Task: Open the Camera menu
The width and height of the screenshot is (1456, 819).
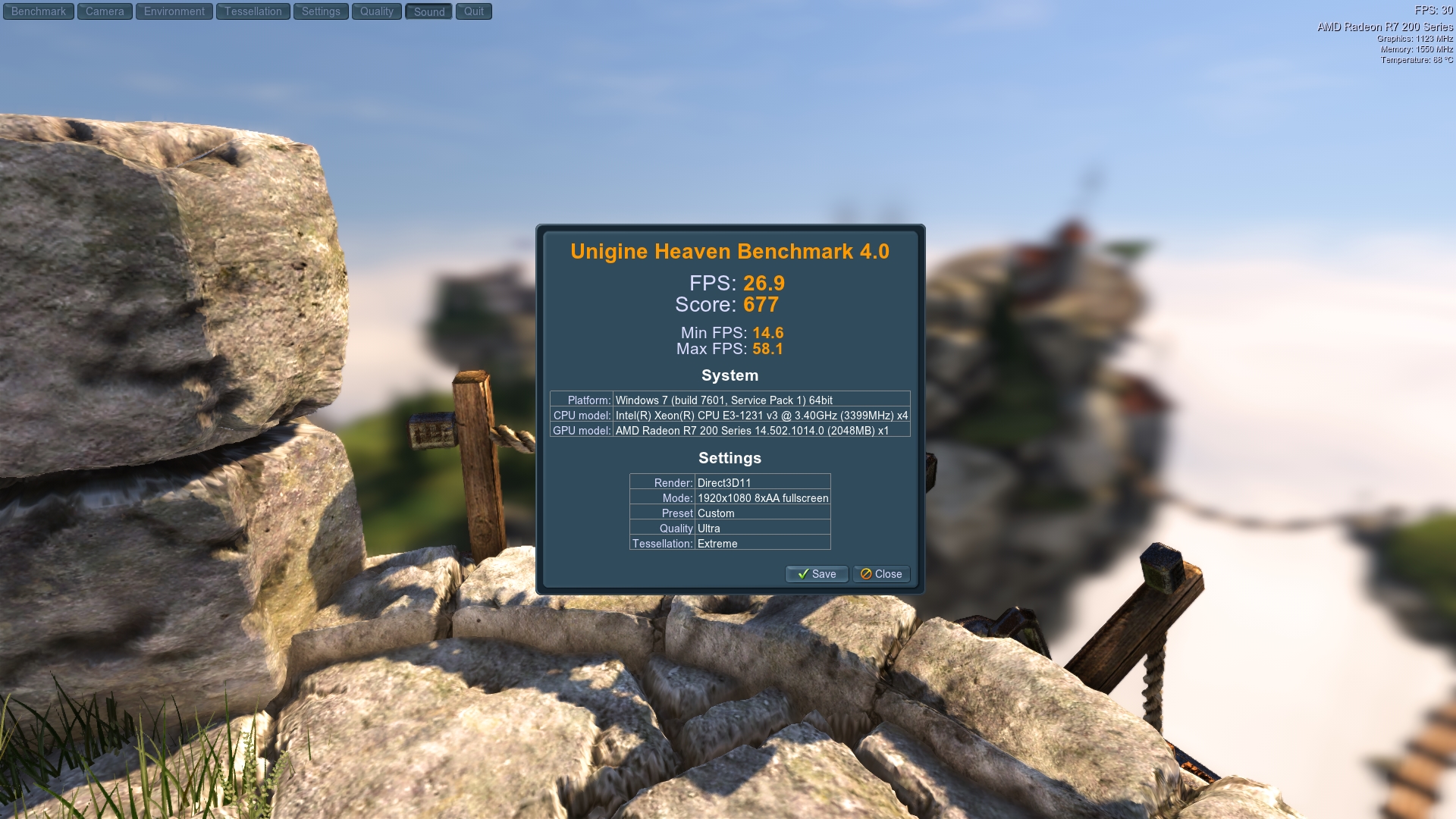Action: [104, 11]
